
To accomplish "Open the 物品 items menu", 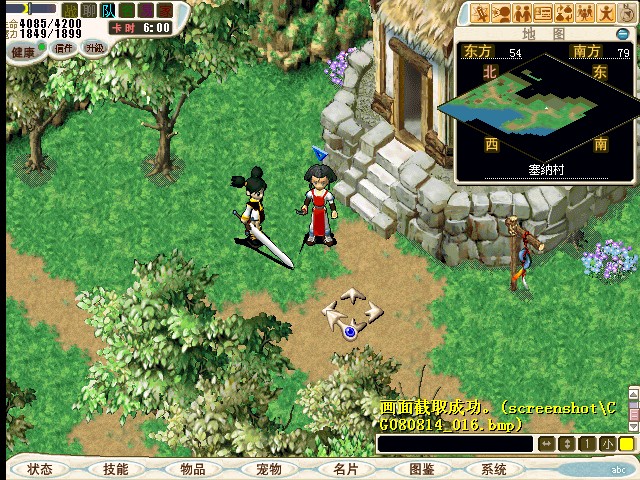I will (x=192, y=468).
